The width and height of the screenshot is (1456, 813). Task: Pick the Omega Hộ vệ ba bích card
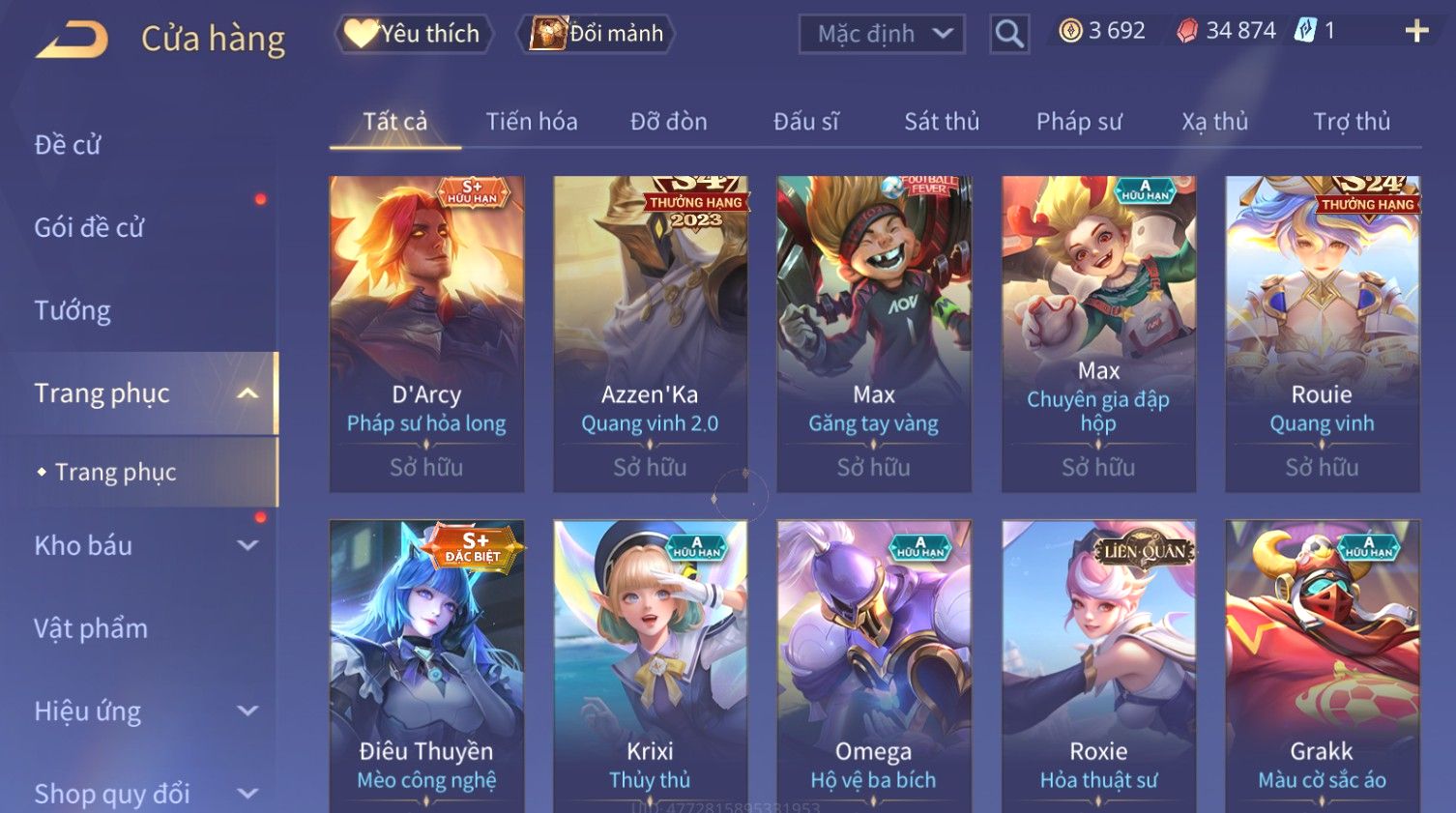874,667
